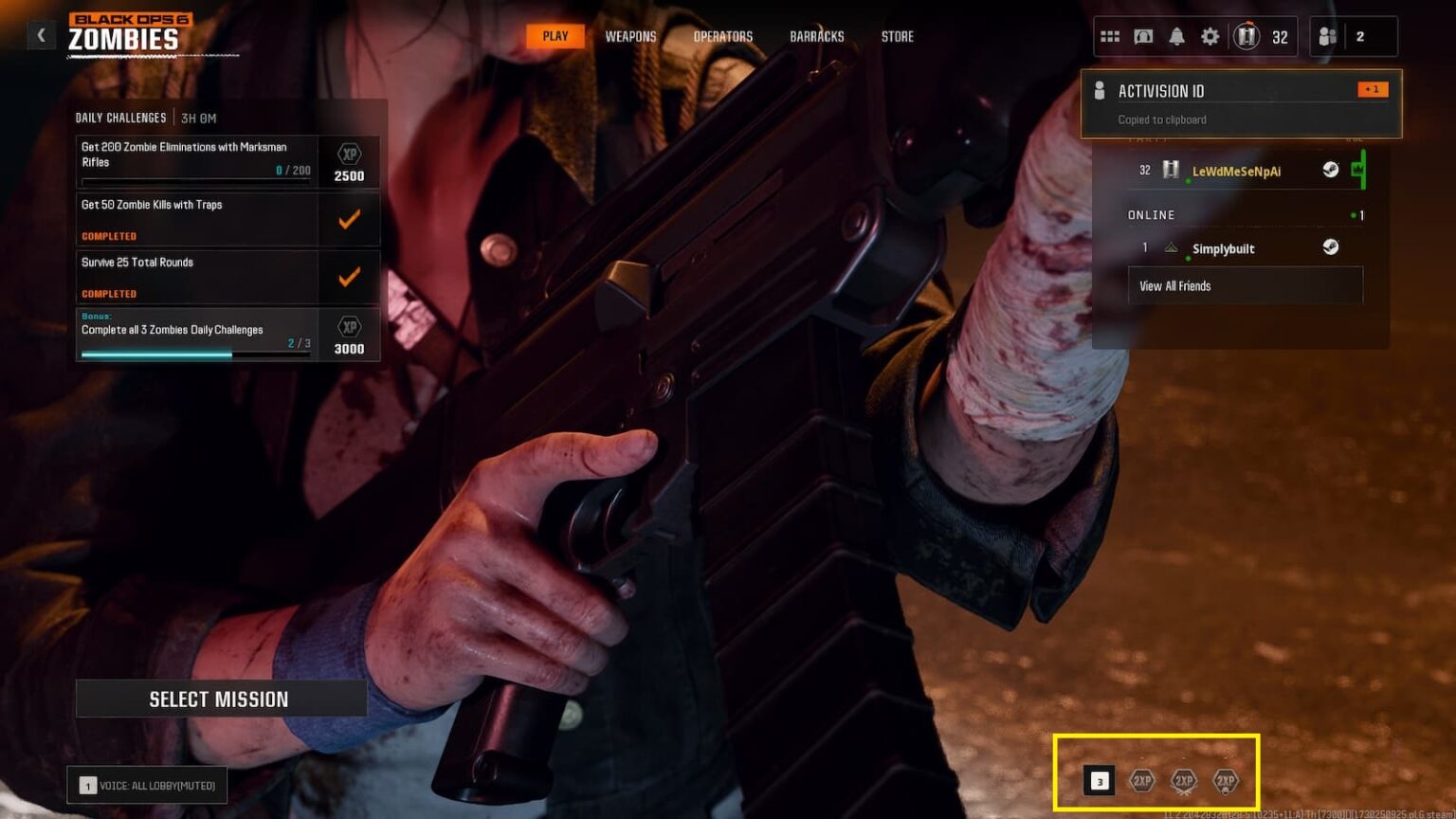This screenshot has height=819, width=1456.
Task: Open the Store menu item
Action: [896, 36]
